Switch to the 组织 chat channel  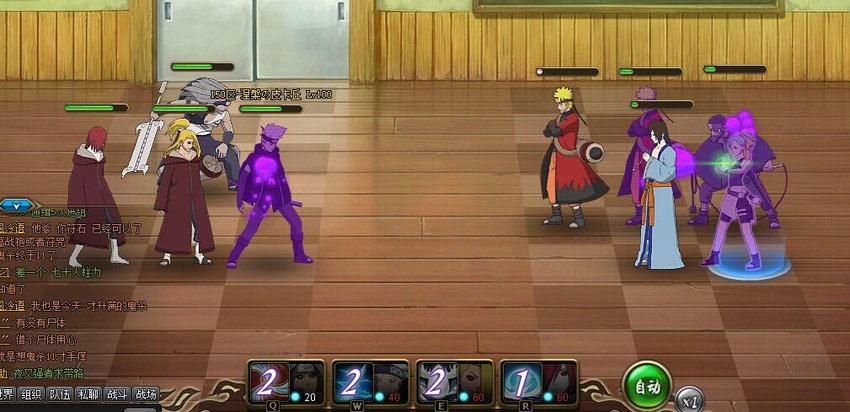click(x=32, y=395)
